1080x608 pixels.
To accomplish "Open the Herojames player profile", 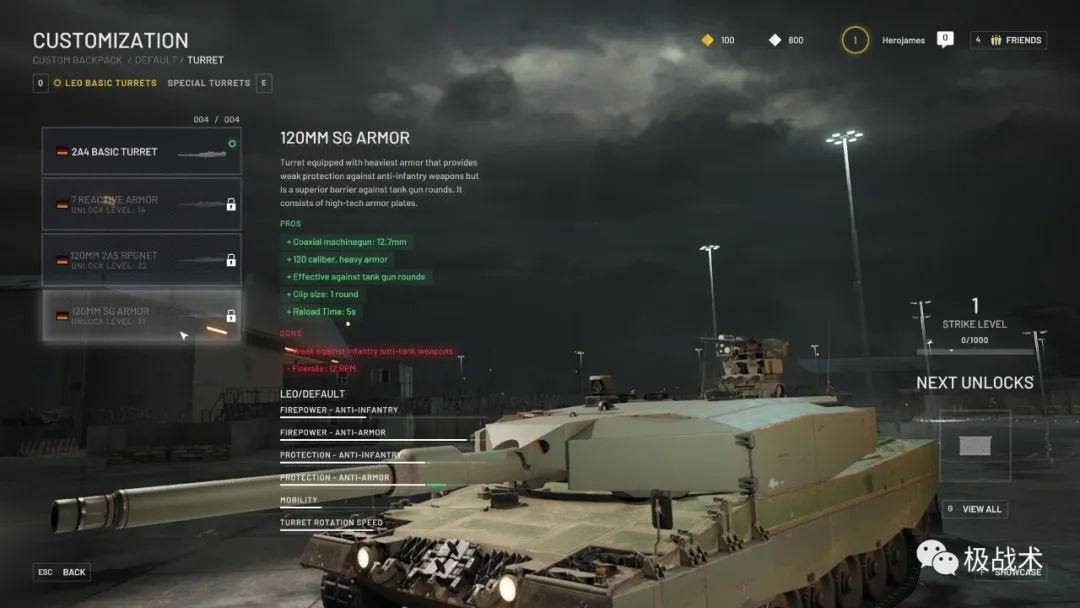I will click(x=903, y=40).
